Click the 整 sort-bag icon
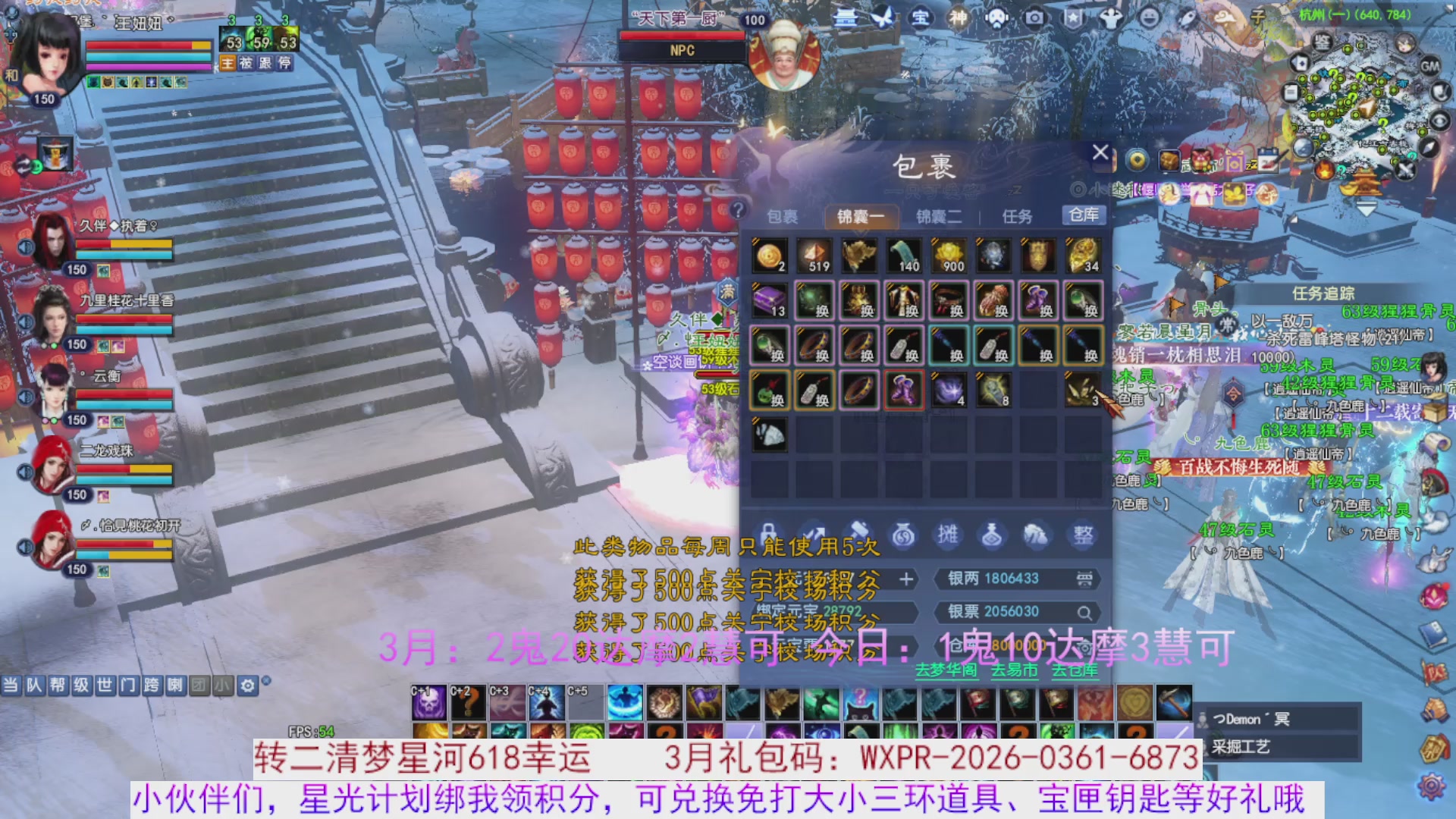1456x819 pixels. tap(1082, 533)
